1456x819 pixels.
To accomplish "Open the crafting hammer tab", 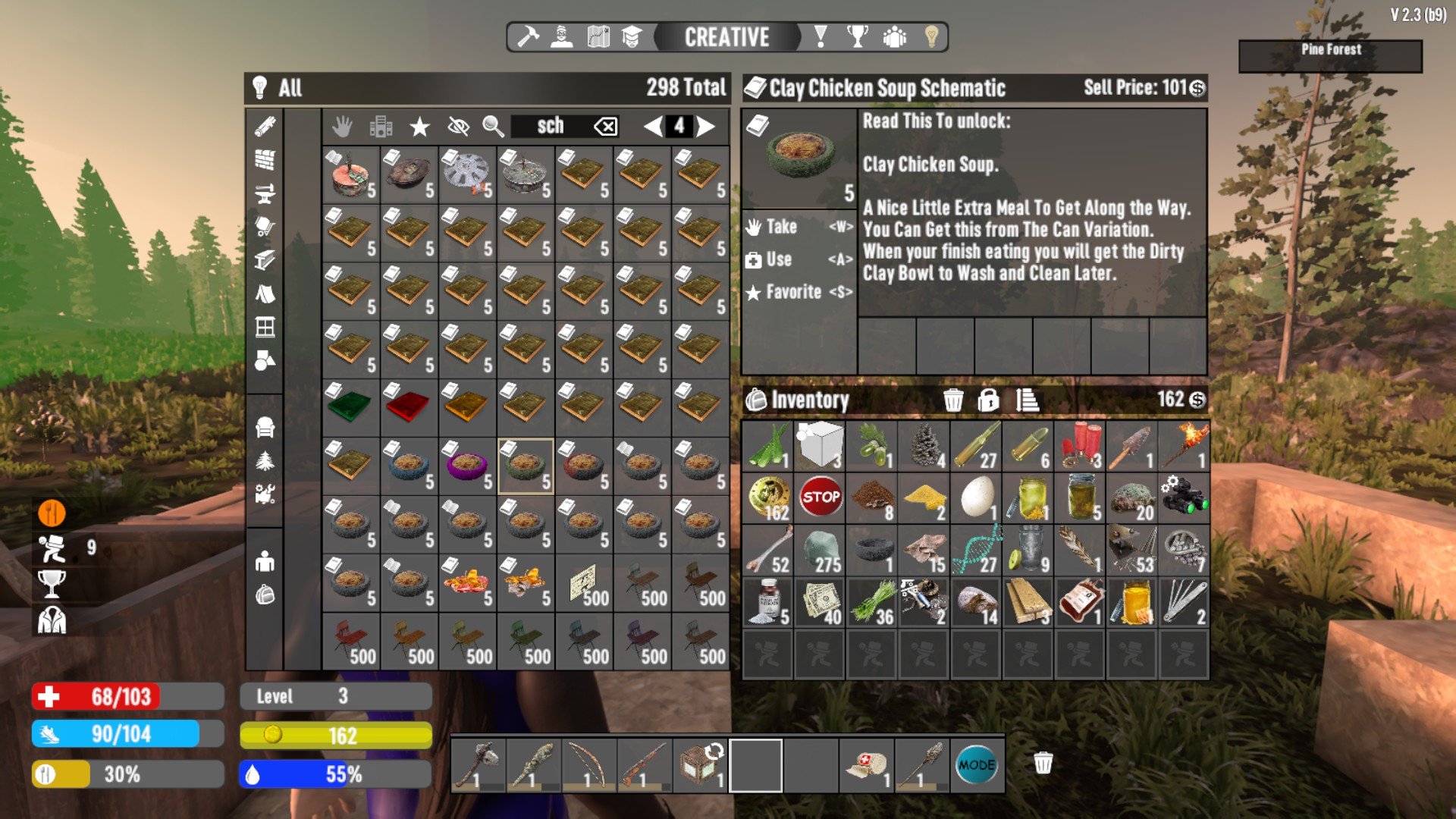I will [x=528, y=37].
